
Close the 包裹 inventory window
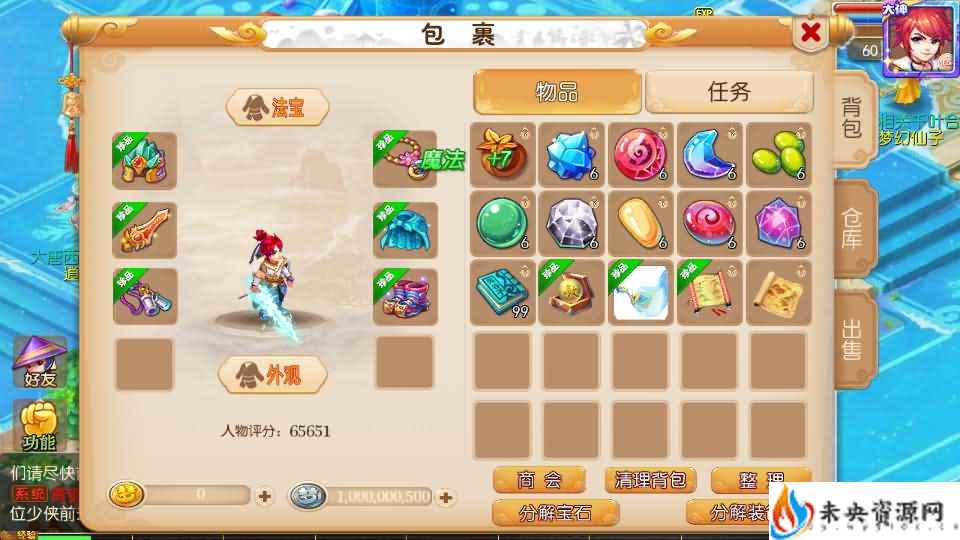click(x=811, y=34)
